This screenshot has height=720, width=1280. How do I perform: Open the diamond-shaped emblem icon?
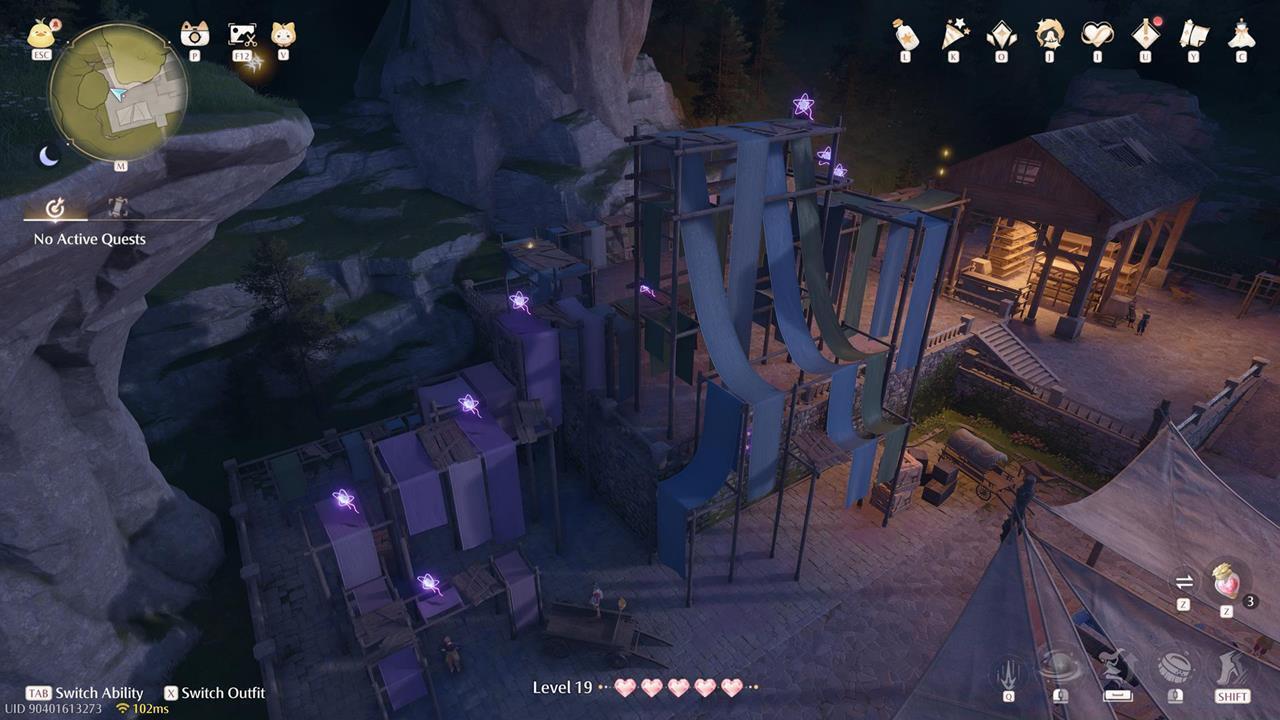click(1001, 35)
